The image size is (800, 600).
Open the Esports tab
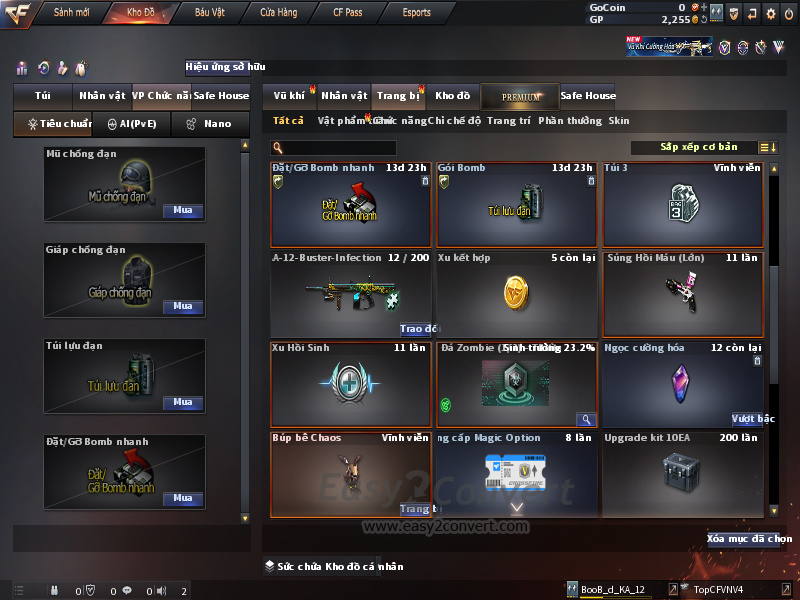415,13
